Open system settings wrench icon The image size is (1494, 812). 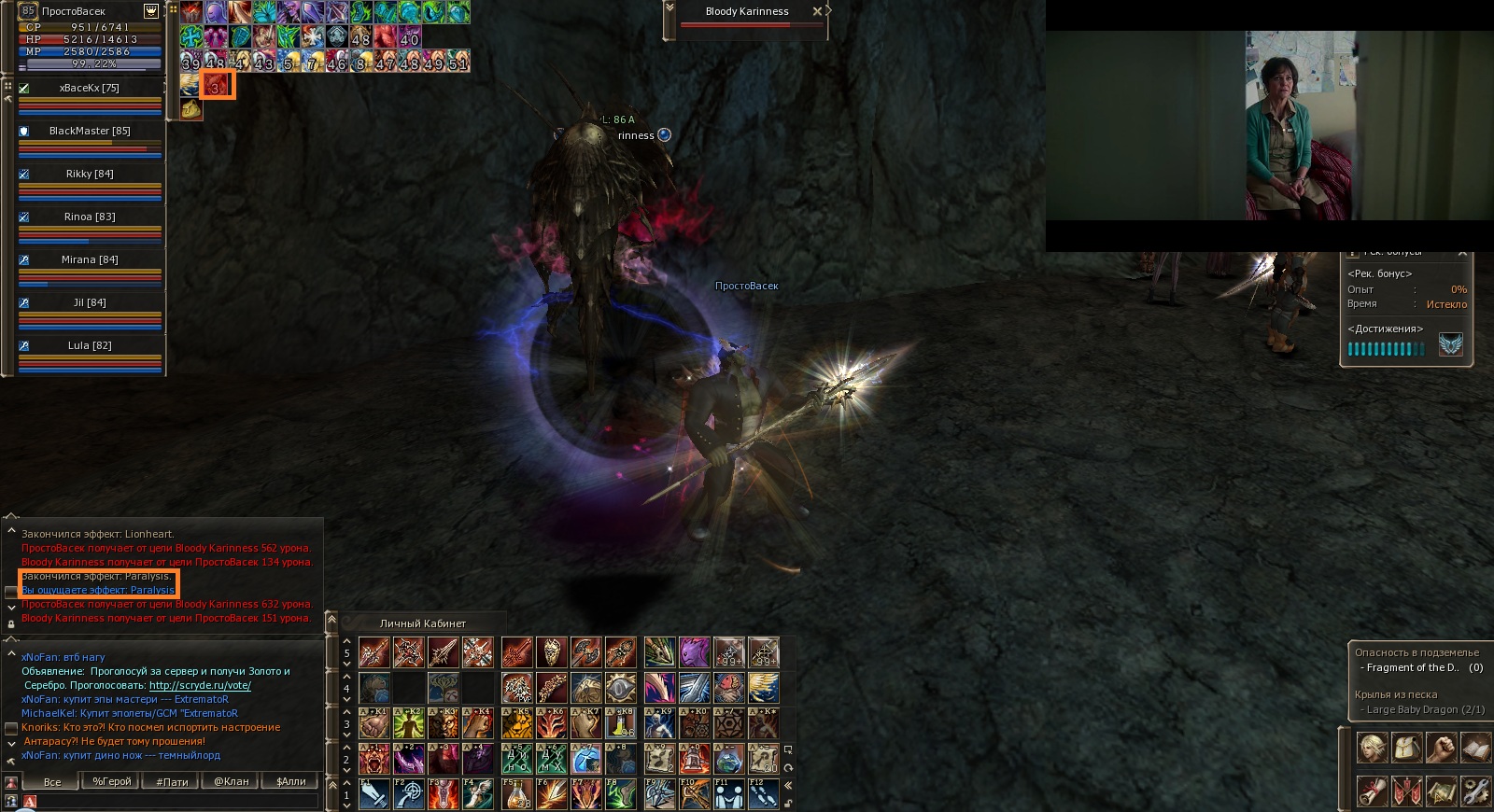1475,791
